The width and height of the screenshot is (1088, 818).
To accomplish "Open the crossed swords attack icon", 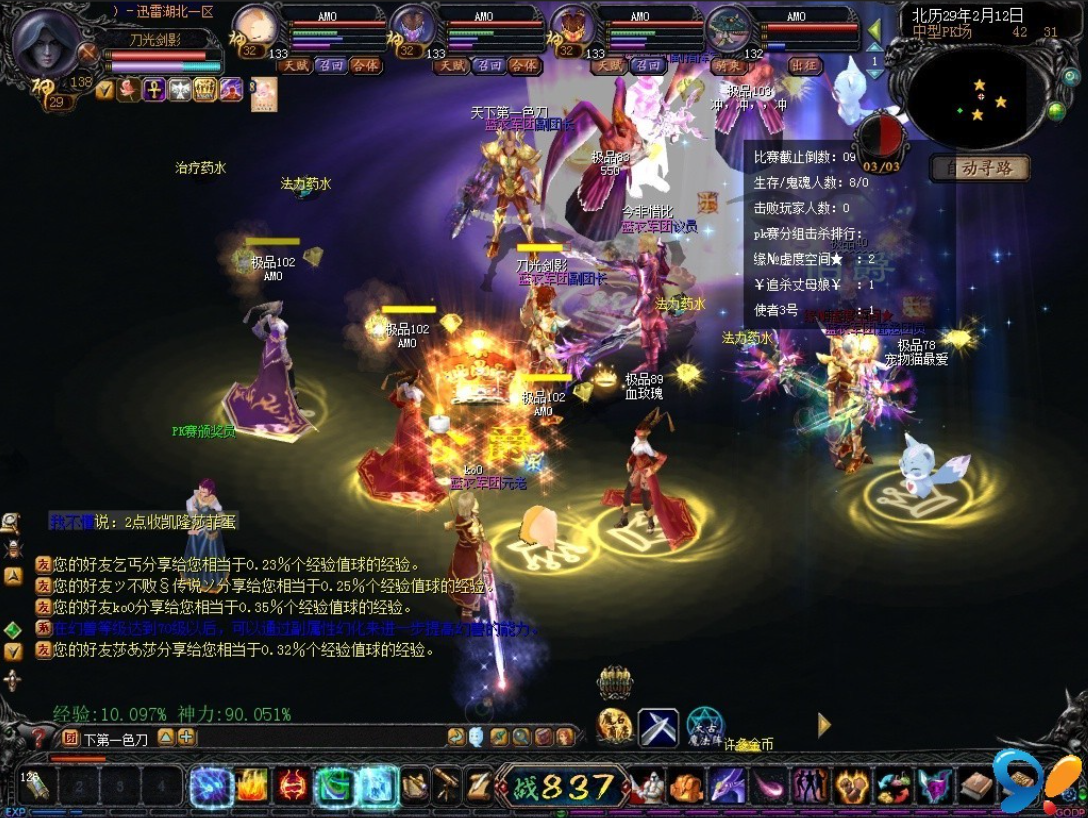I will pos(658,727).
